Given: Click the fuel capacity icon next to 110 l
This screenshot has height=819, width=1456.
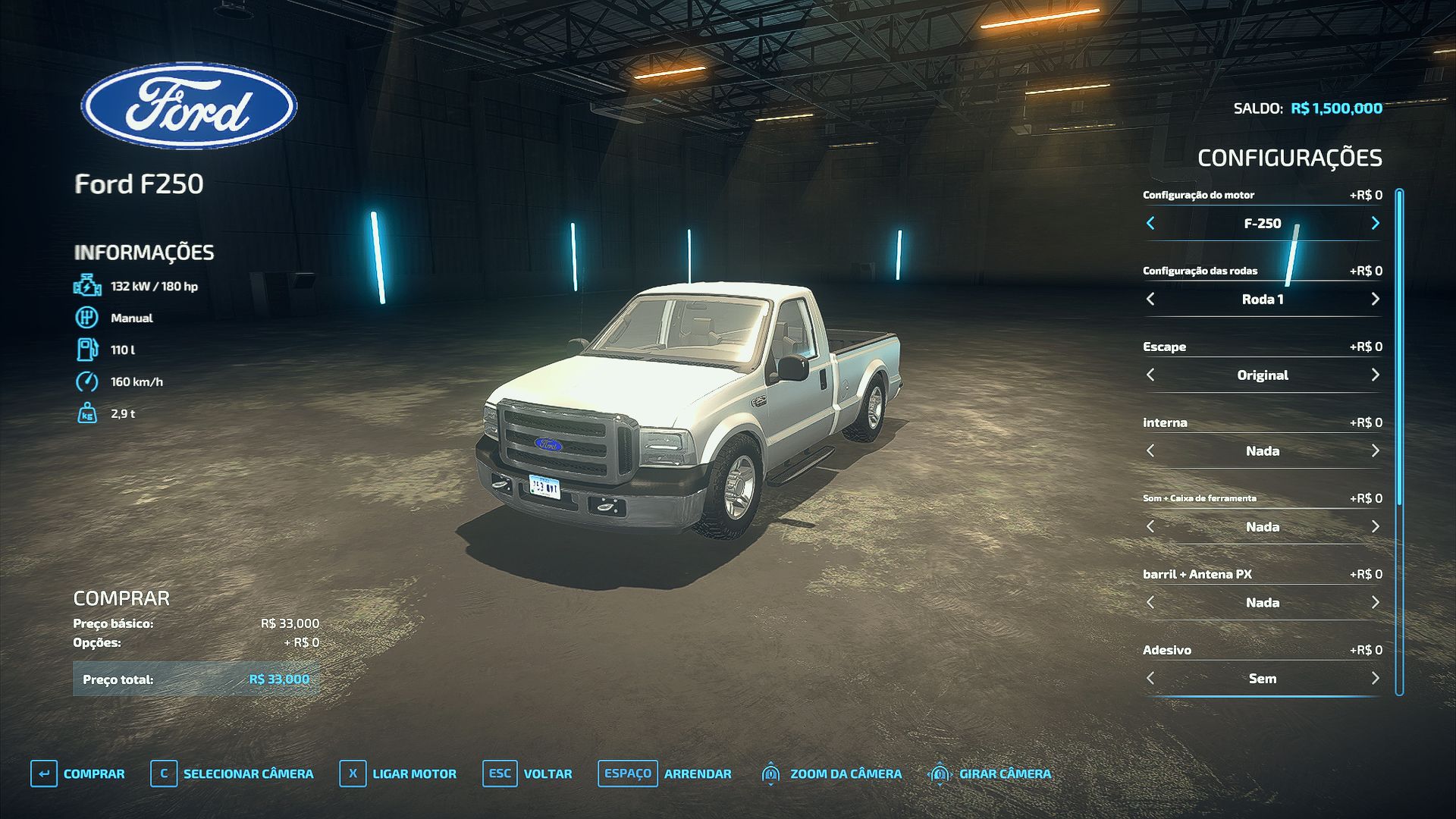Looking at the screenshot, I should 87,349.
